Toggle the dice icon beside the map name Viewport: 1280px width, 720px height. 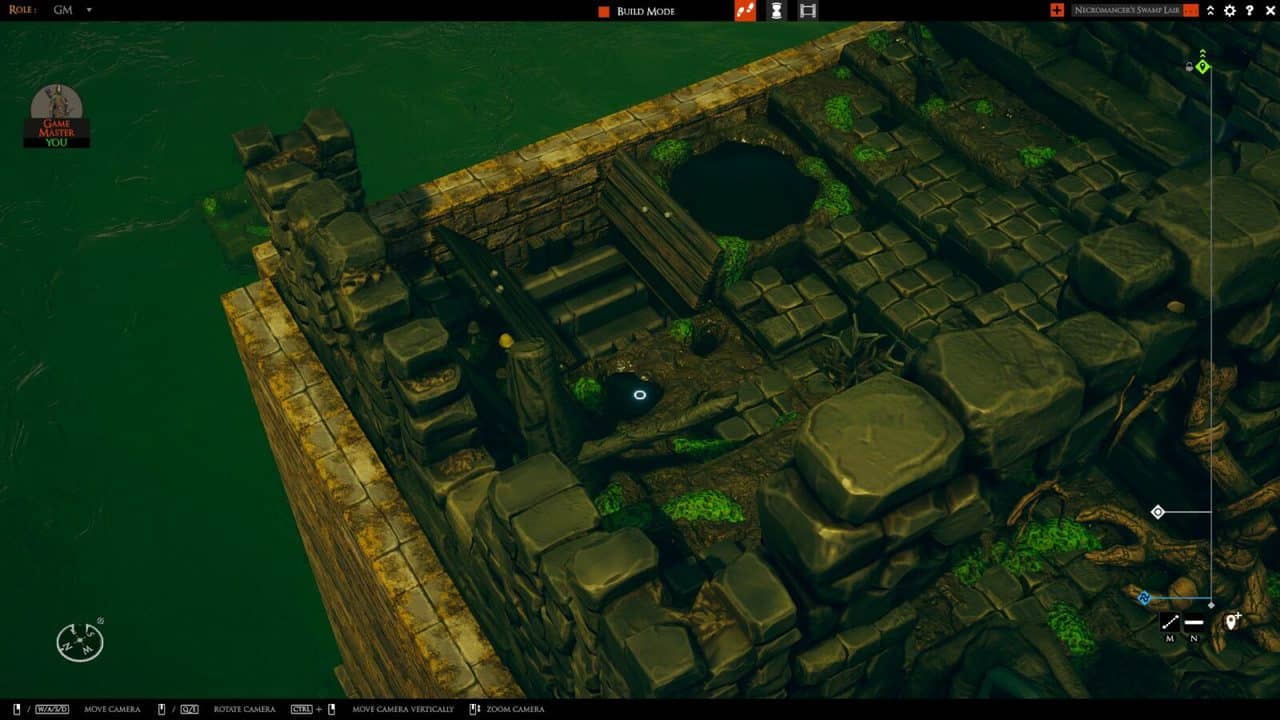click(x=1190, y=11)
